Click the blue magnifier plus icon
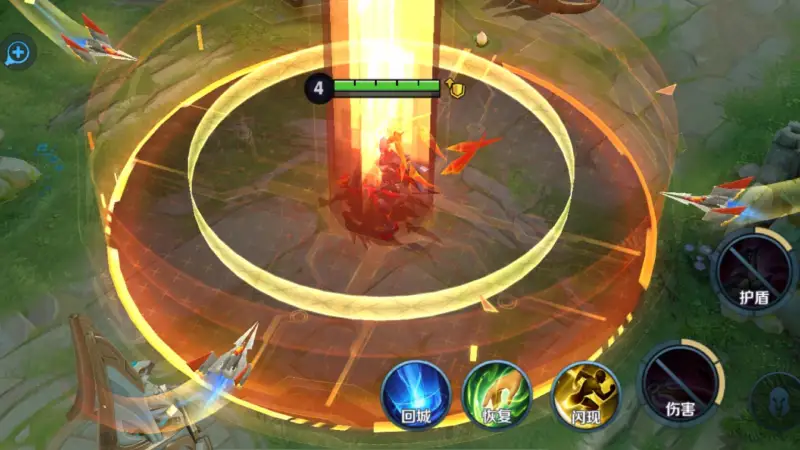The height and width of the screenshot is (450, 800). [x=17, y=53]
